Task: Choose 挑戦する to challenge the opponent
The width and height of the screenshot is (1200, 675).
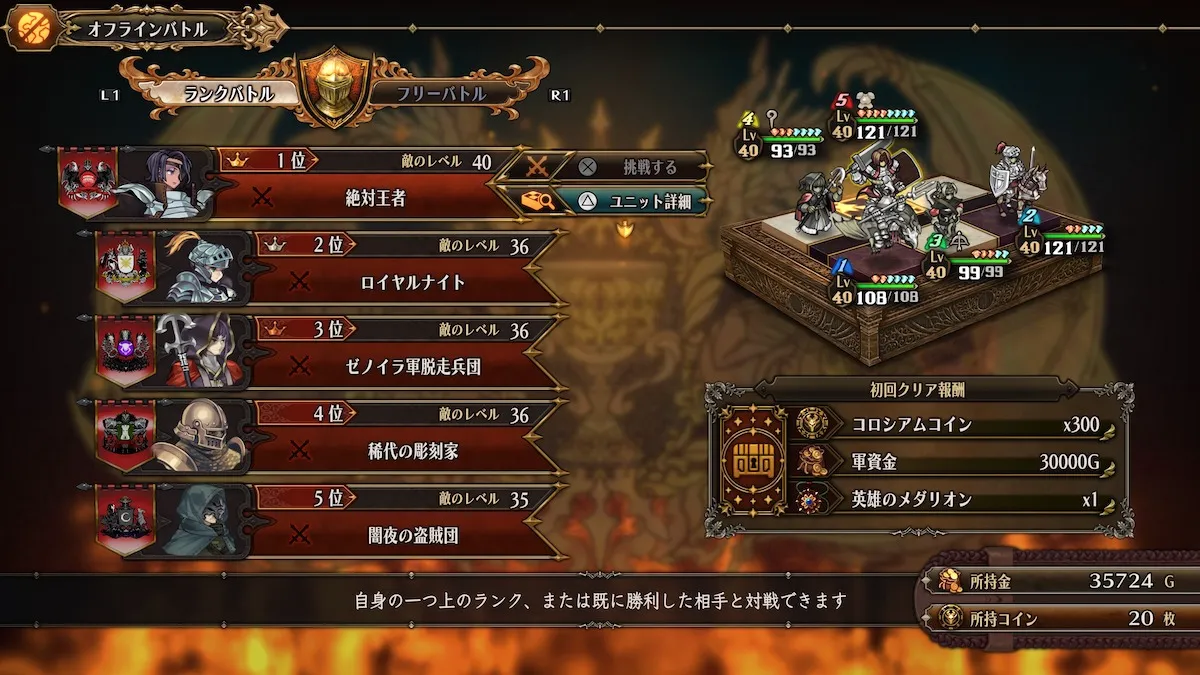Action: (x=632, y=167)
